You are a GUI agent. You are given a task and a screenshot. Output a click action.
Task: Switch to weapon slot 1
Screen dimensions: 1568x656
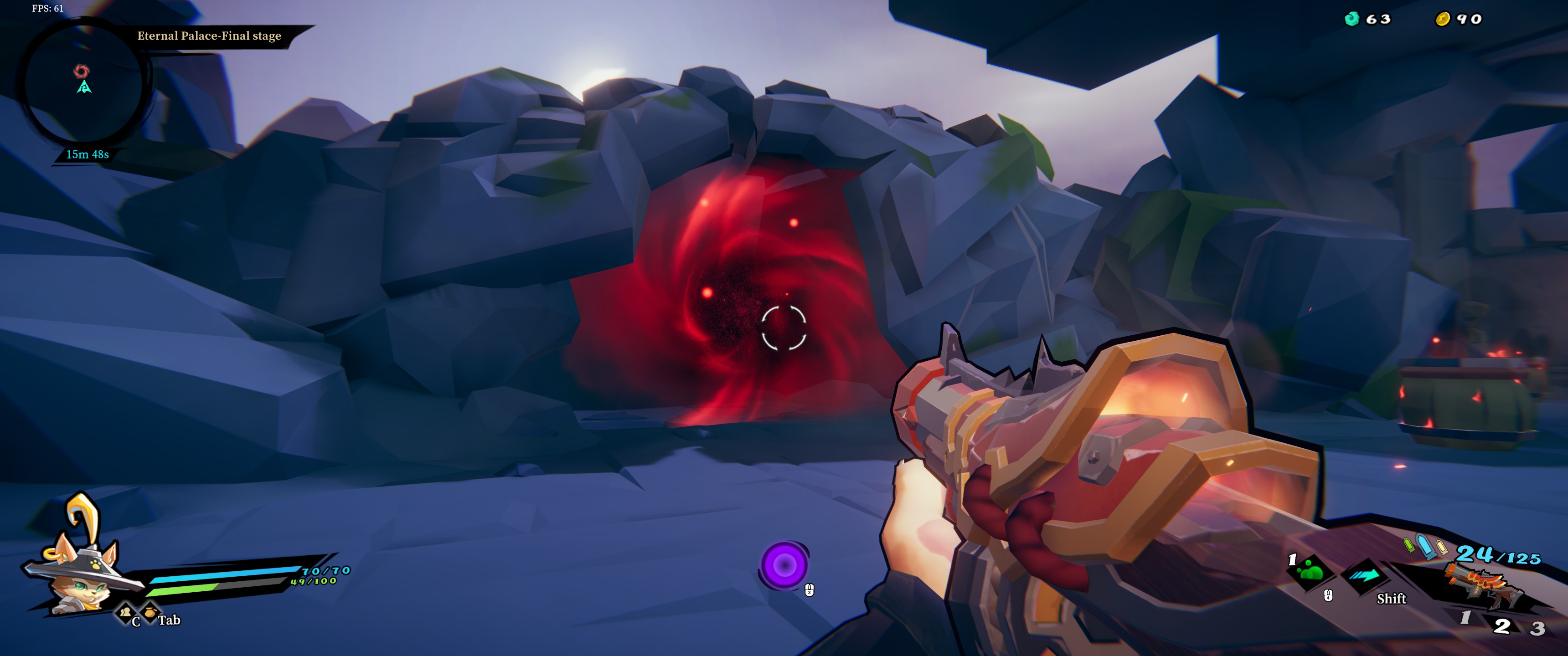1466,618
